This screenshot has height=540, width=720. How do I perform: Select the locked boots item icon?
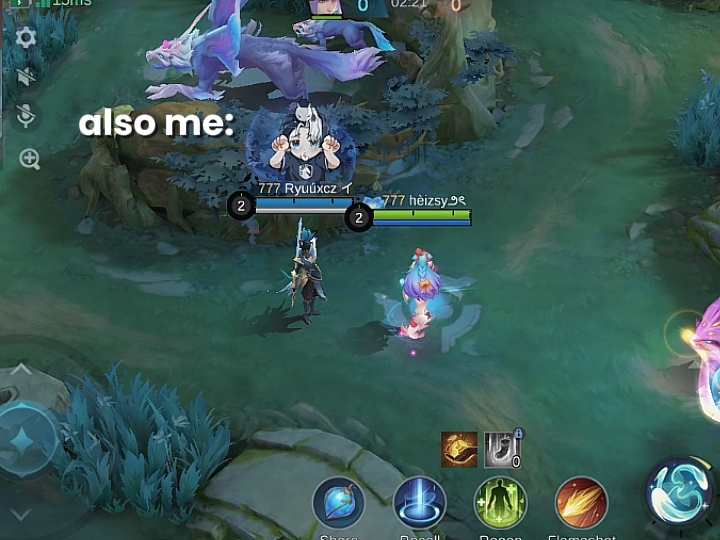(x=503, y=450)
